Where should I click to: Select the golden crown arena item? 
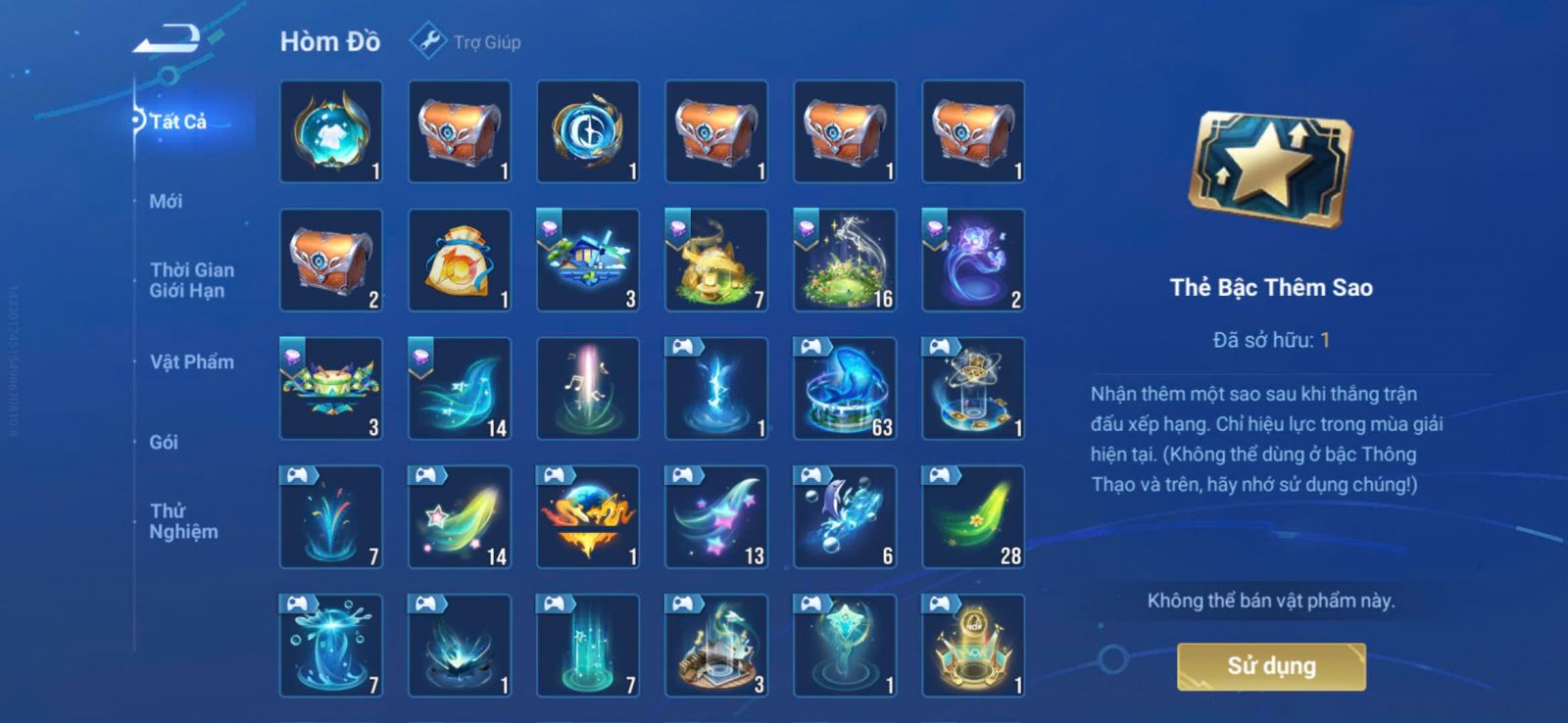pos(973,645)
